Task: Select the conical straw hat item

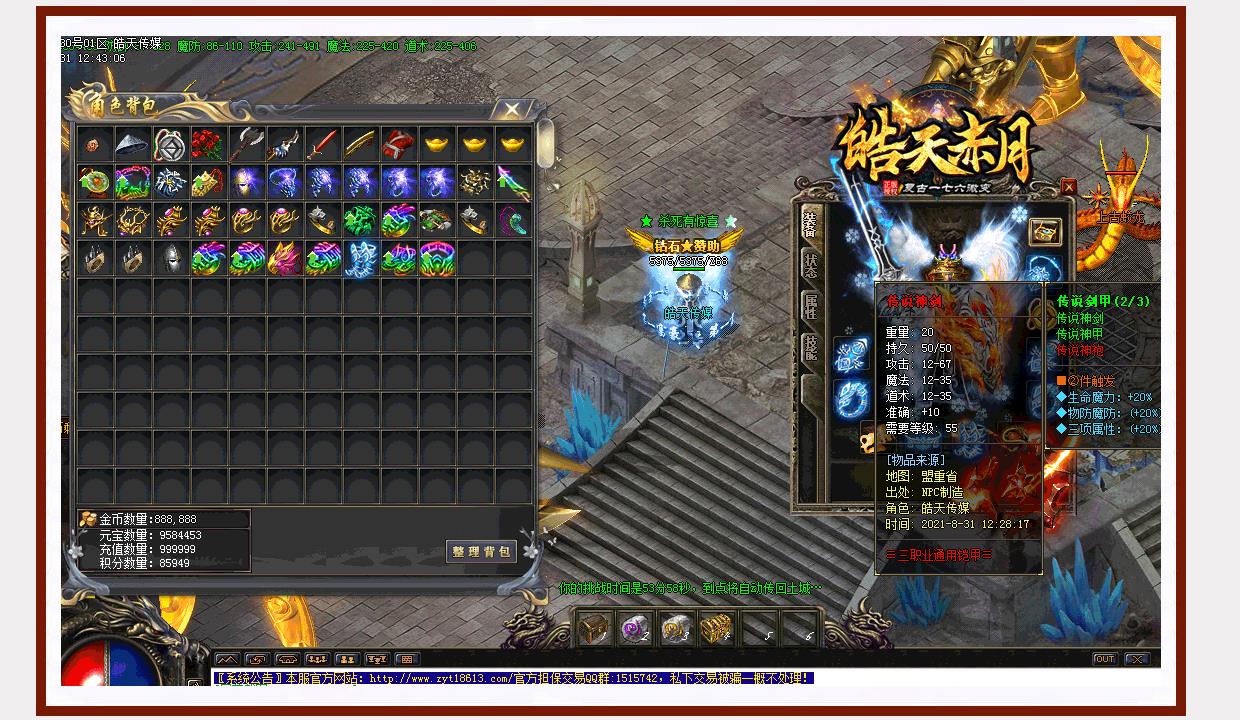Action: point(132,144)
